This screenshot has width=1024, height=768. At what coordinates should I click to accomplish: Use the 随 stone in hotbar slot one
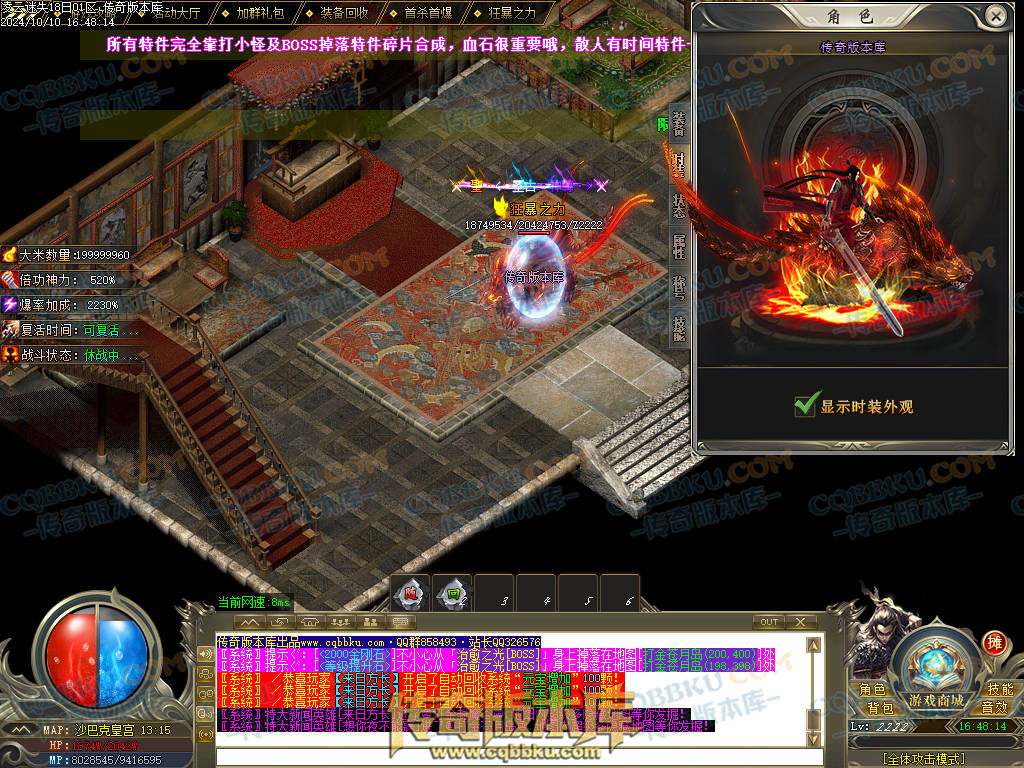click(x=410, y=594)
